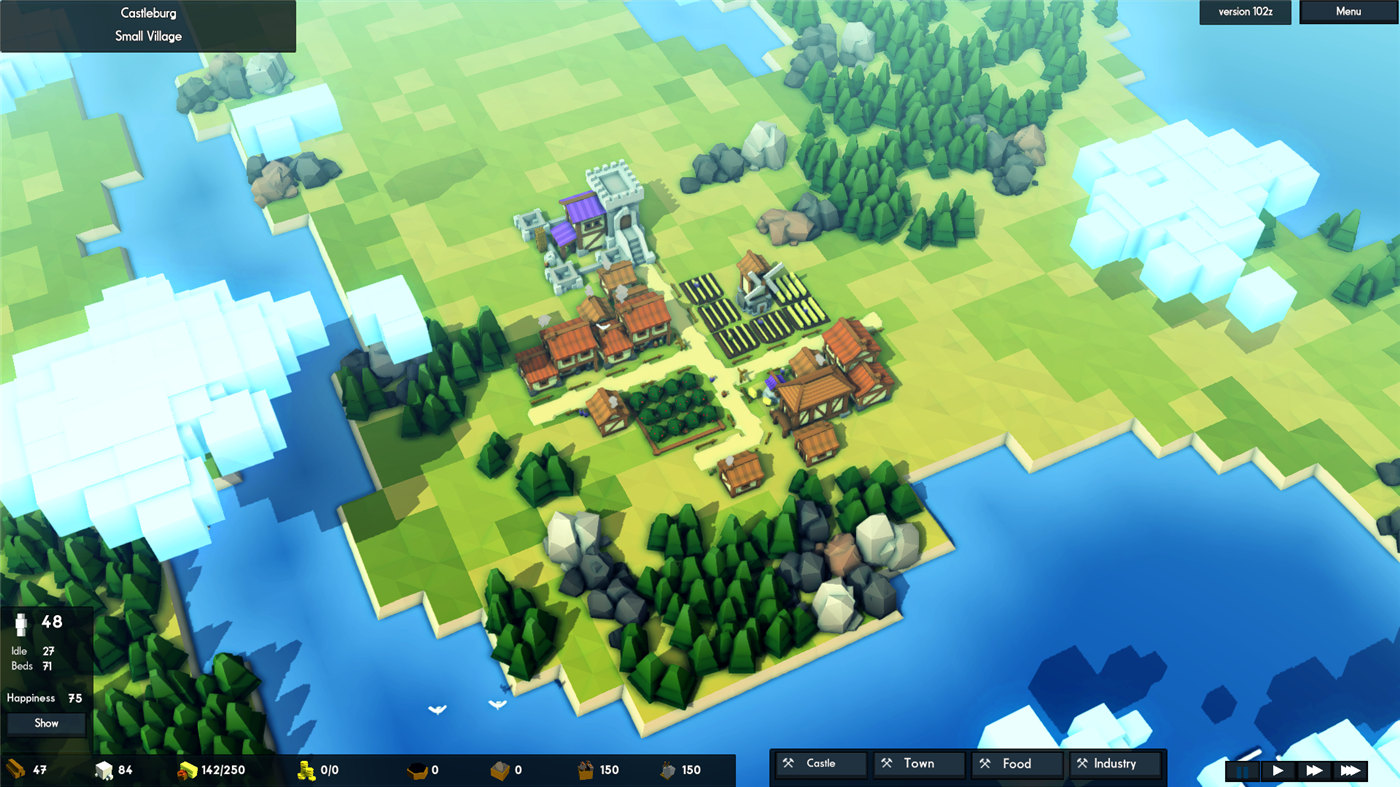Open the Castle build tab
The width and height of the screenshot is (1400, 787).
(x=820, y=763)
